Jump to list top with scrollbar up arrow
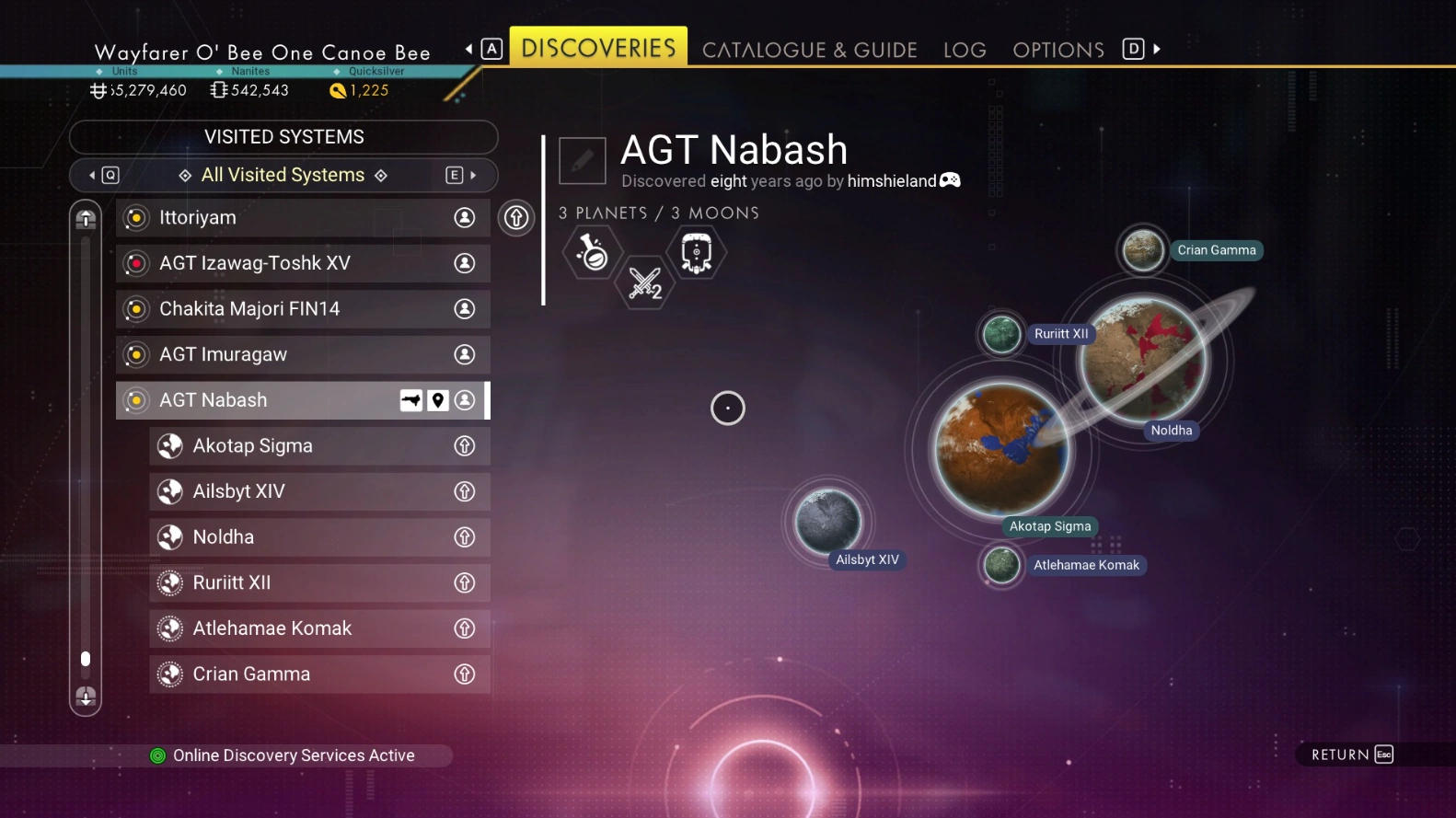The image size is (1456, 818). pos(86,218)
